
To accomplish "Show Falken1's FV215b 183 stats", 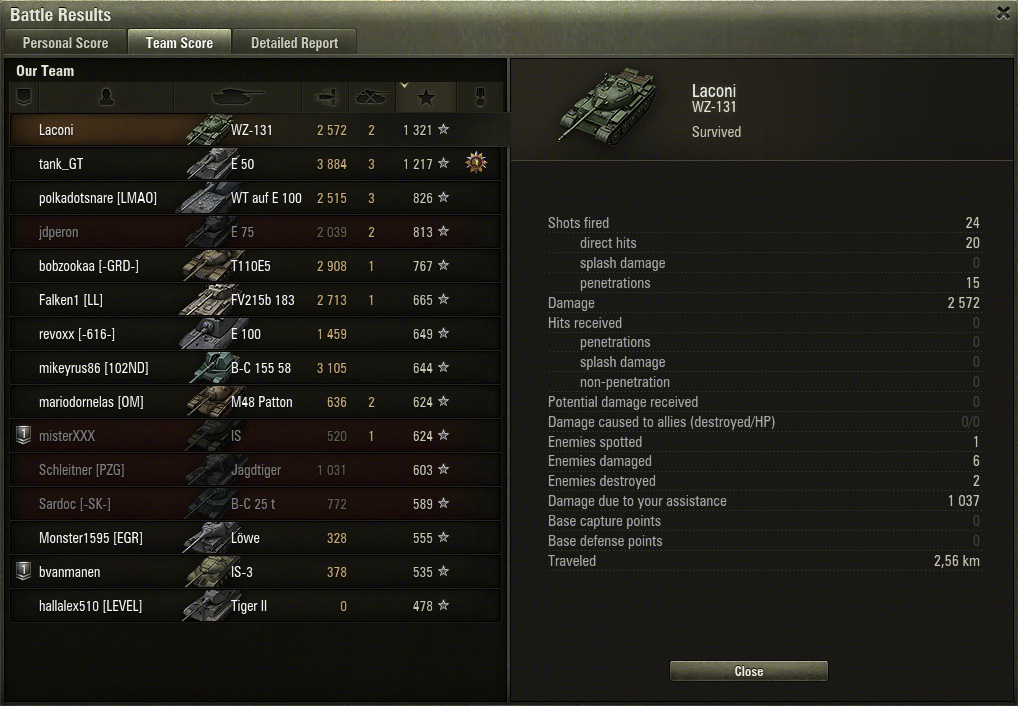I will click(255, 300).
